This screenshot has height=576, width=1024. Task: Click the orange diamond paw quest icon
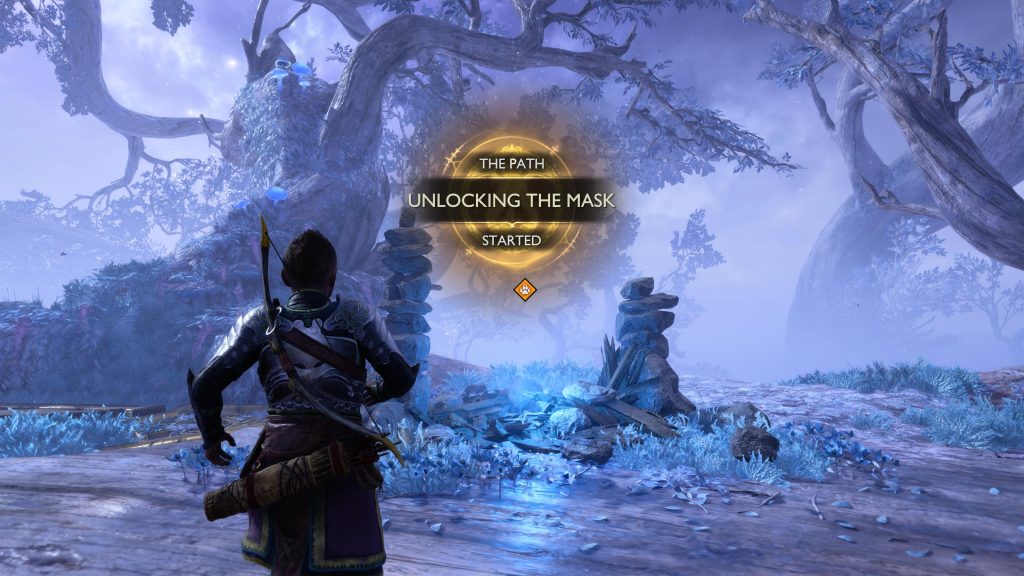click(x=525, y=290)
